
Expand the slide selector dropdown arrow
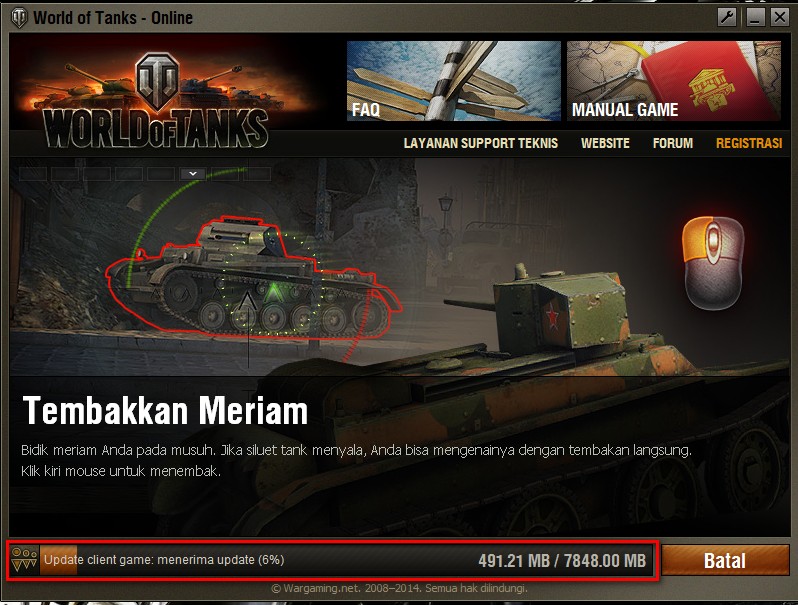[x=193, y=173]
